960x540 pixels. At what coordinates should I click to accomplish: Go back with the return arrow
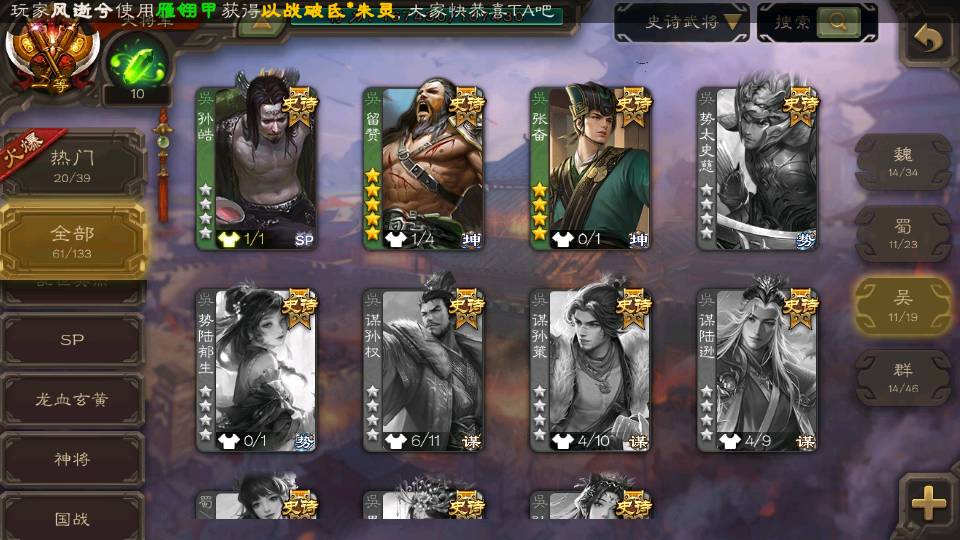point(929,39)
